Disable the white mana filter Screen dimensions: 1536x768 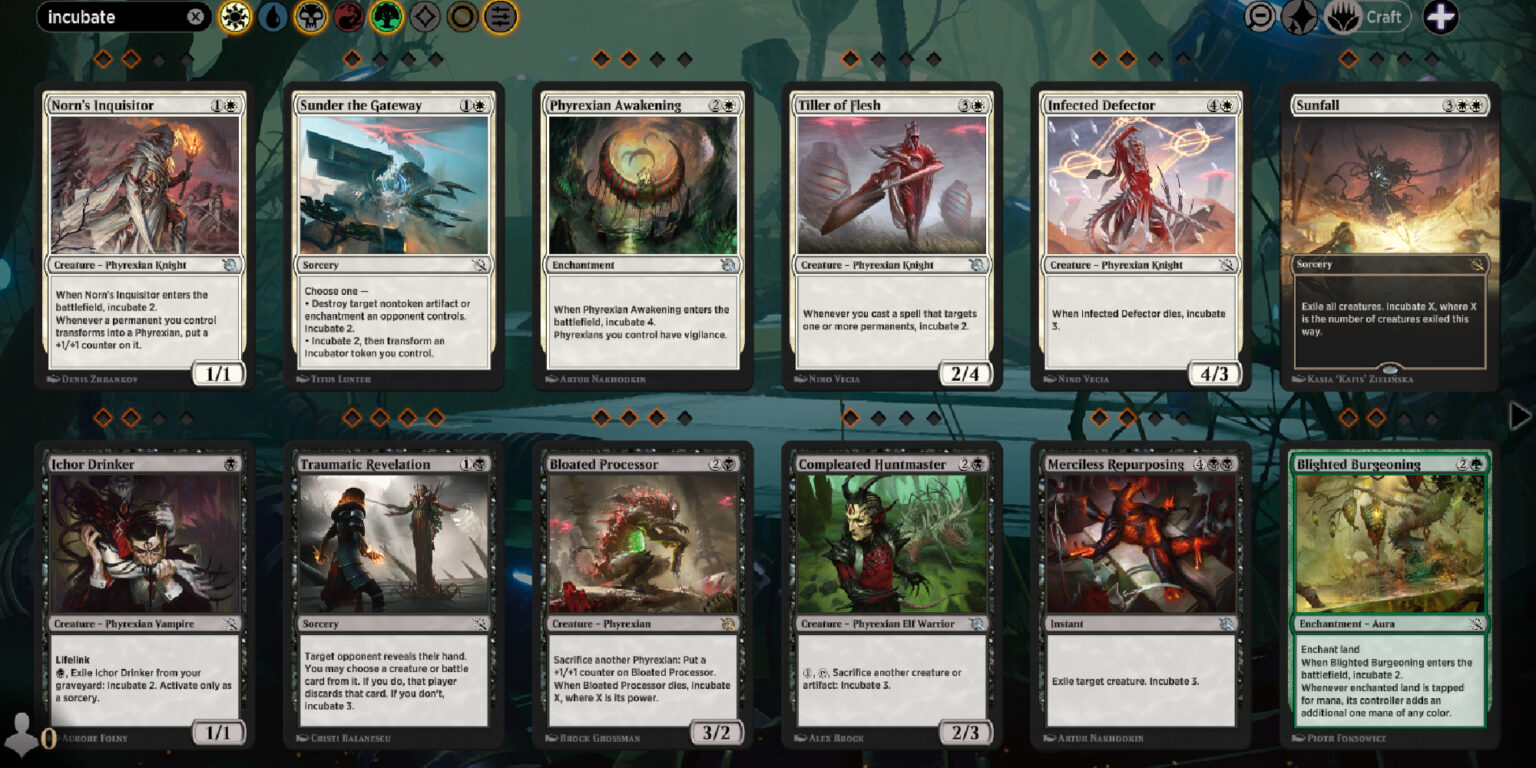pos(233,17)
